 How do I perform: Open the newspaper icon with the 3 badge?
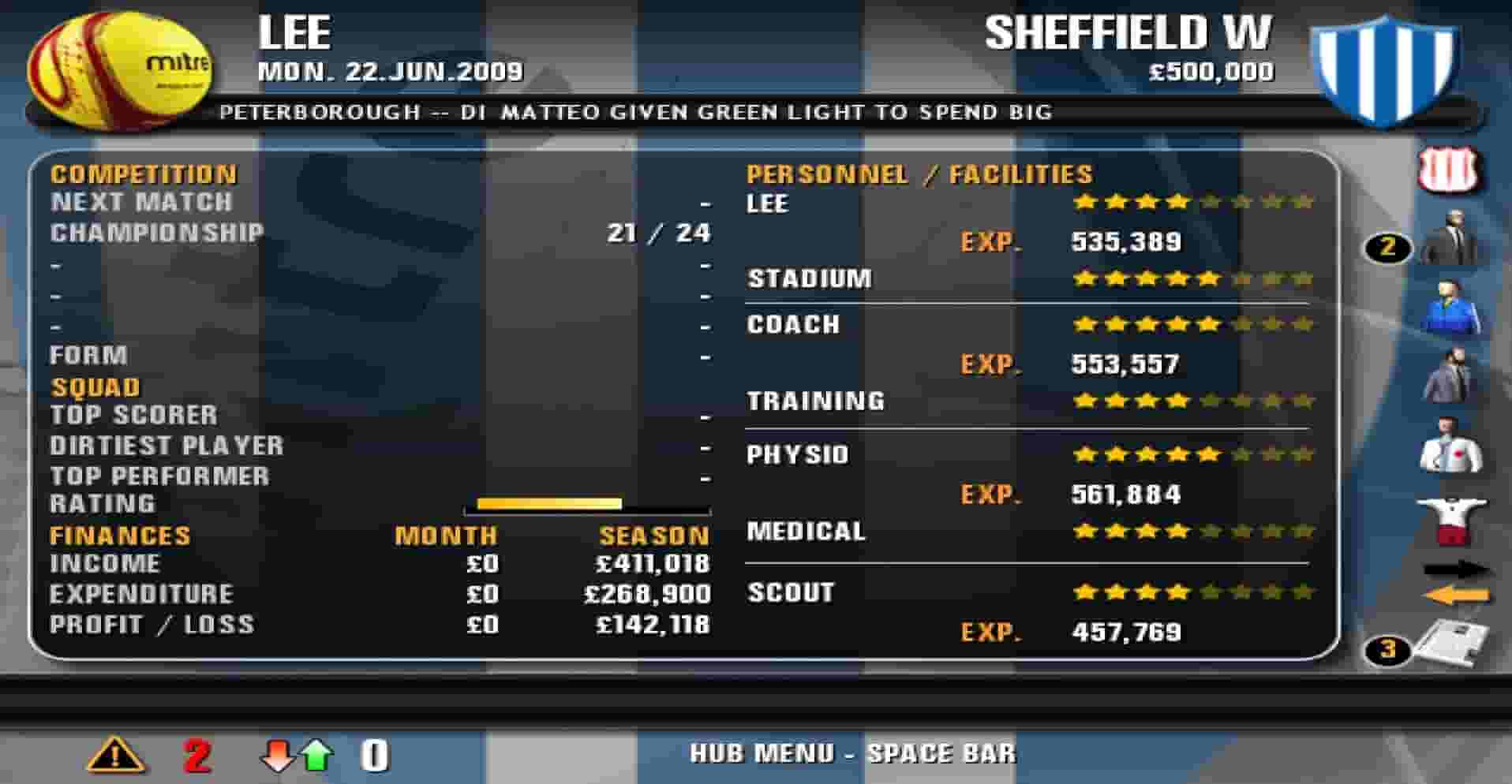[1456, 643]
